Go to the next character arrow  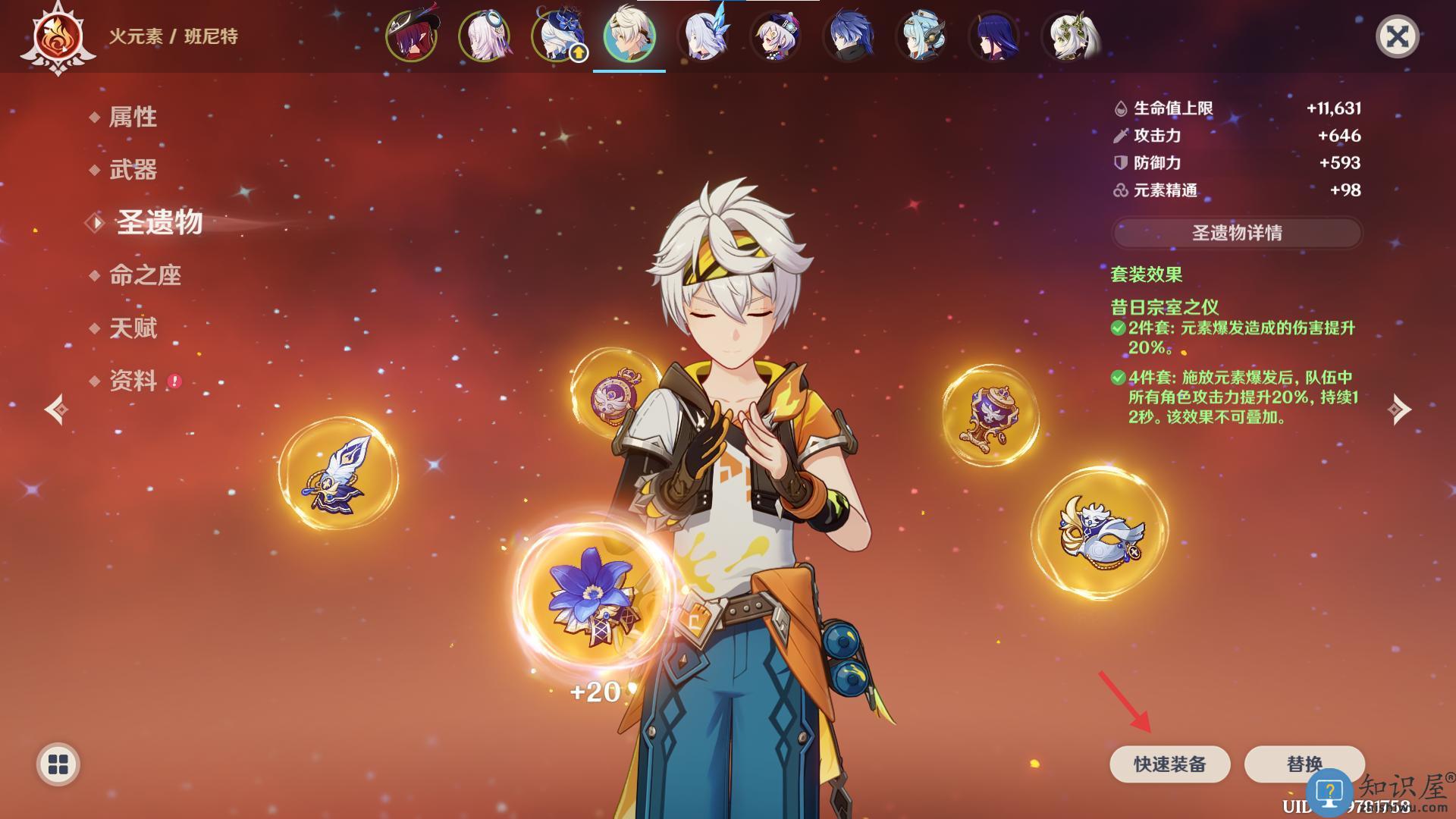pyautogui.click(x=1399, y=409)
